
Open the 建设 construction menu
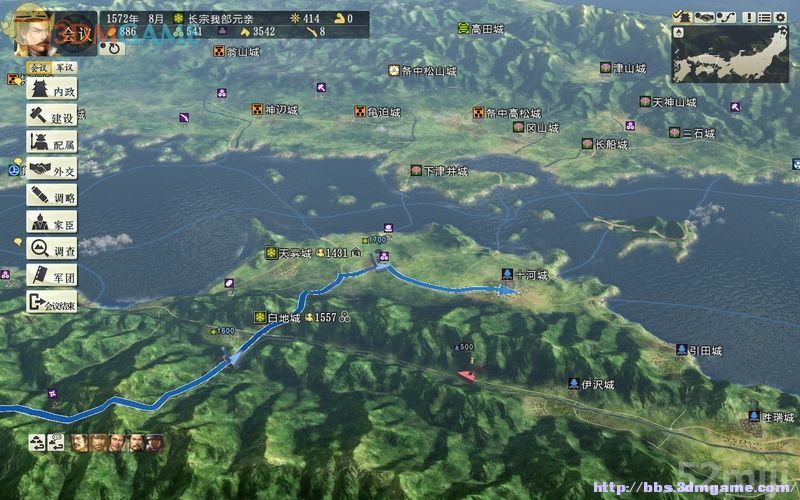[52, 118]
